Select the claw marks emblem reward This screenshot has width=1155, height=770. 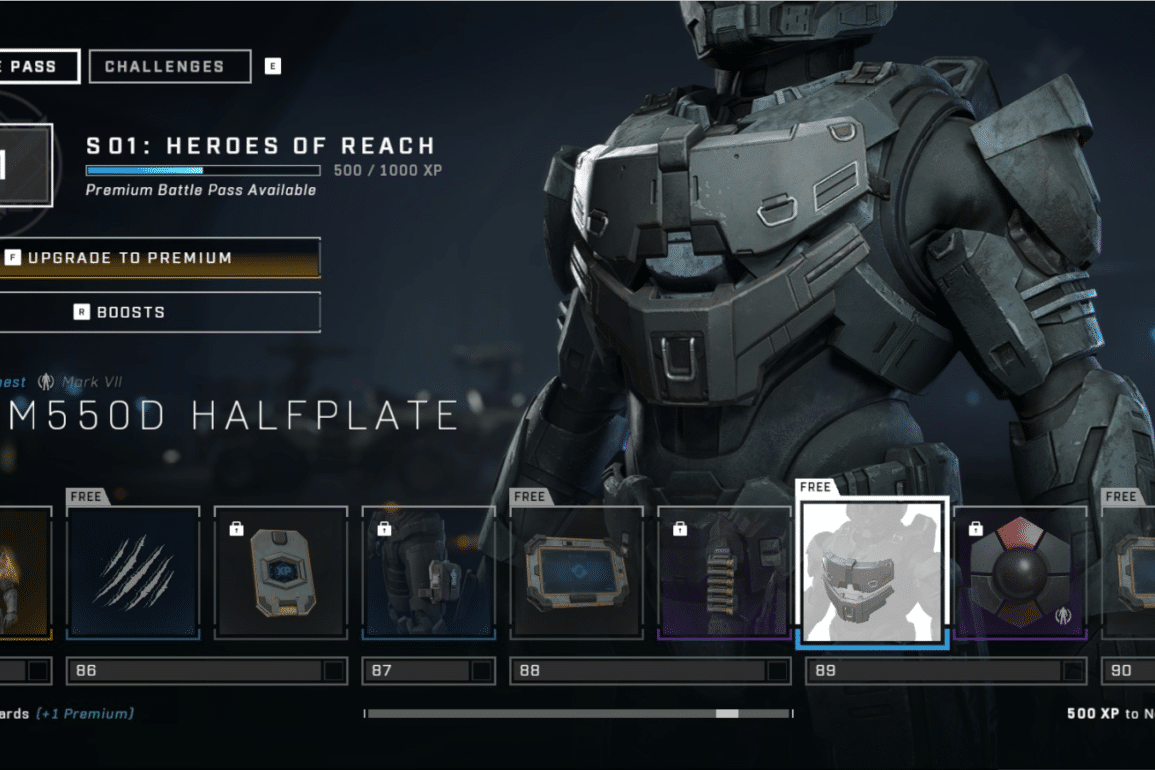pos(133,572)
